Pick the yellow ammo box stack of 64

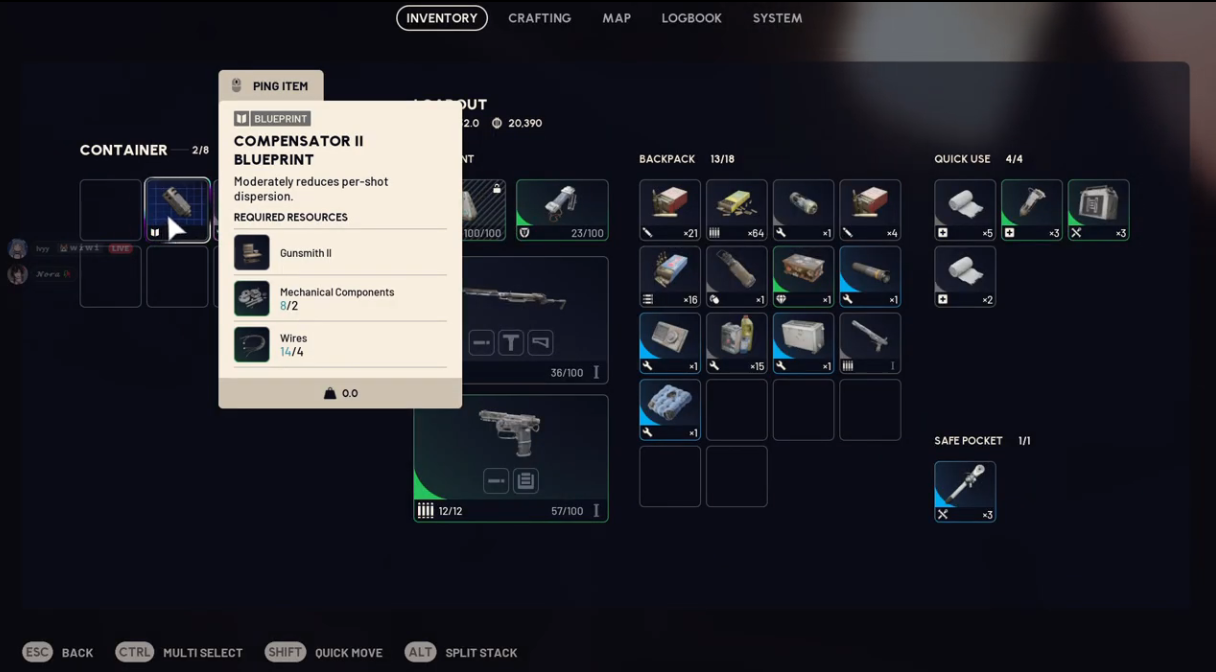click(737, 210)
